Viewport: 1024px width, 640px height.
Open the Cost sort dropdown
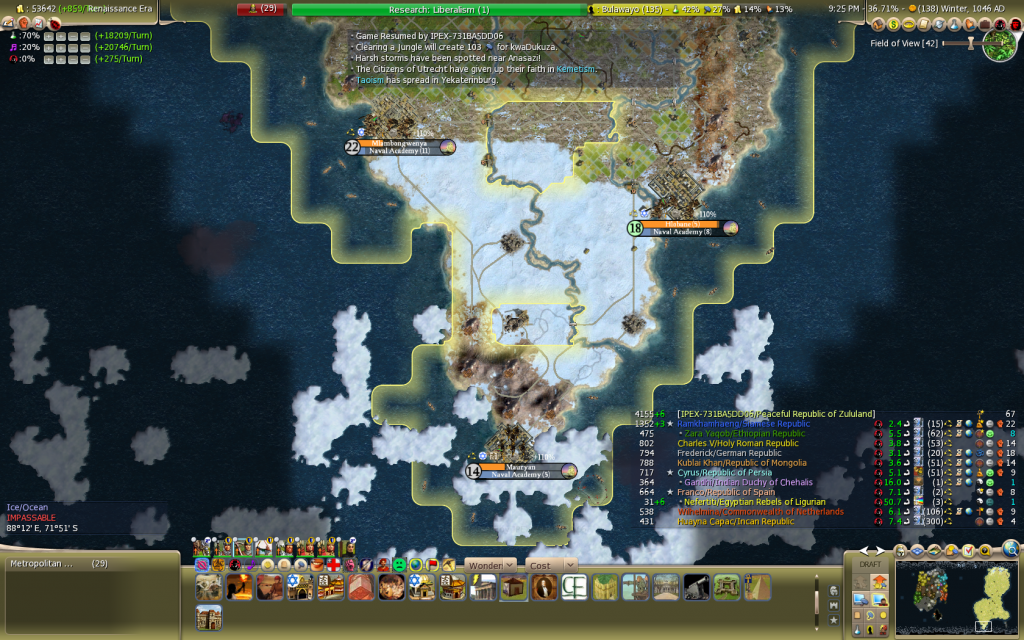(x=551, y=565)
